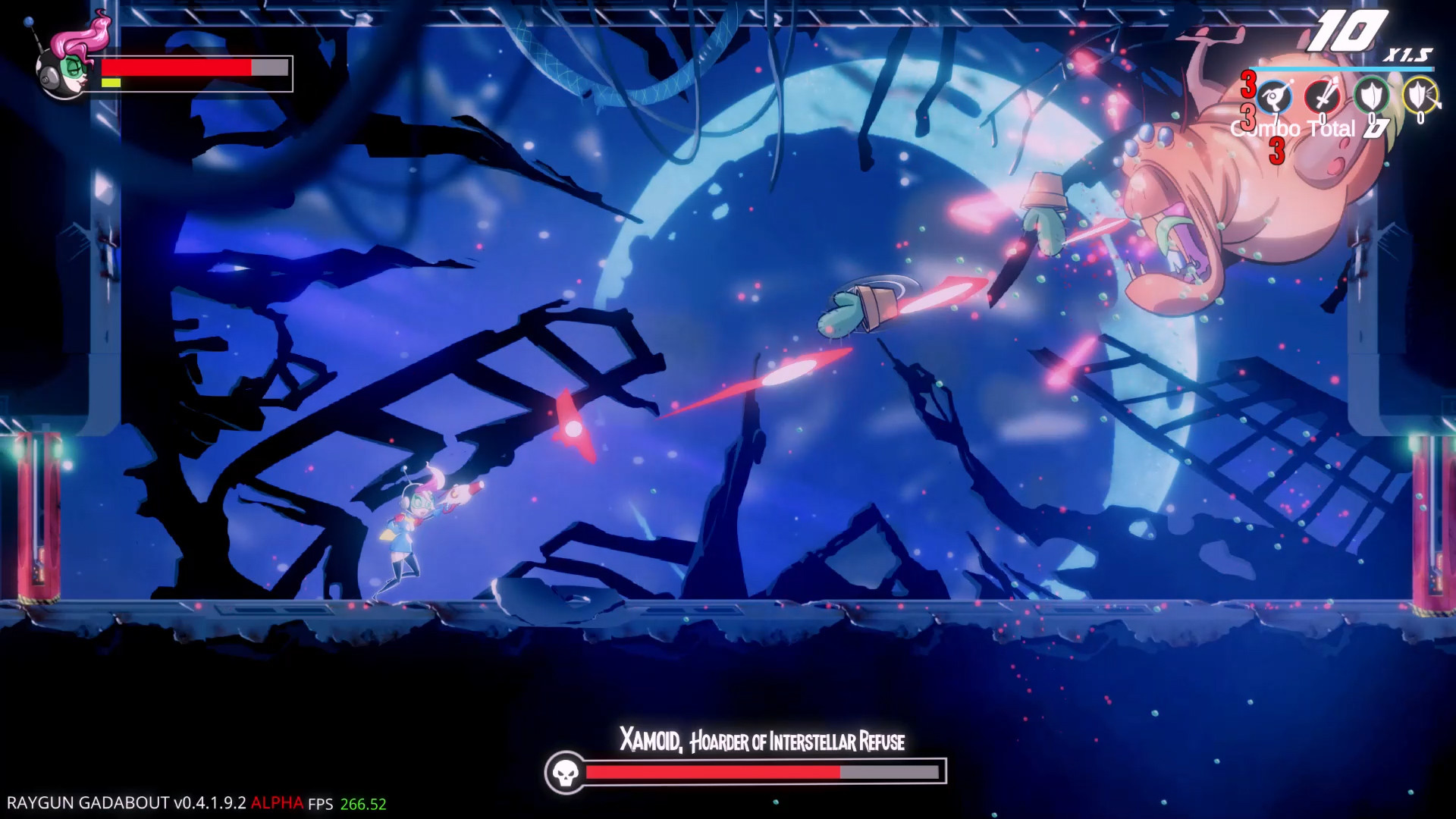Click the boss Xamoid's red health bar

tap(713, 774)
